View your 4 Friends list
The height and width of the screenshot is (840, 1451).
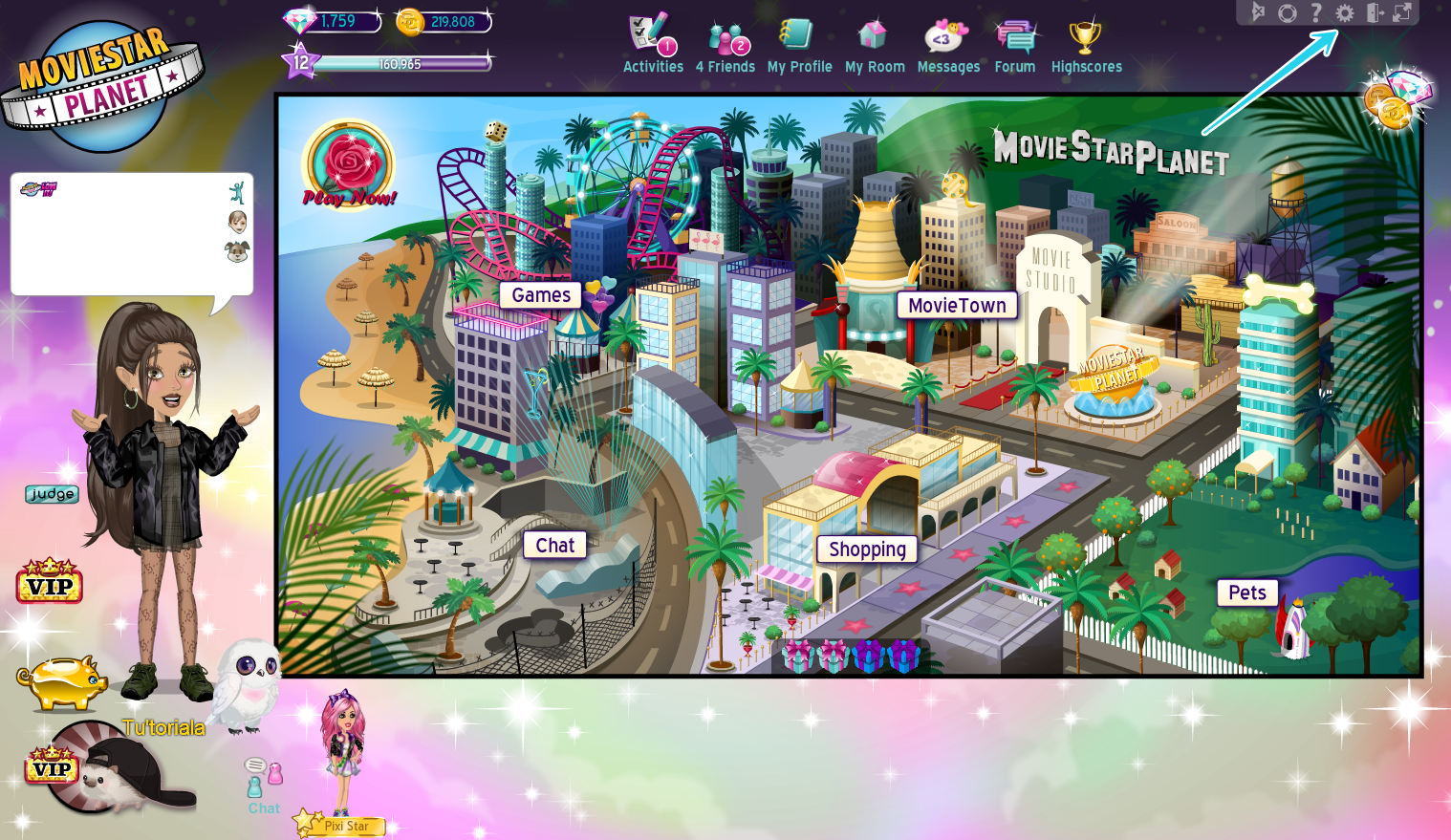point(725,40)
